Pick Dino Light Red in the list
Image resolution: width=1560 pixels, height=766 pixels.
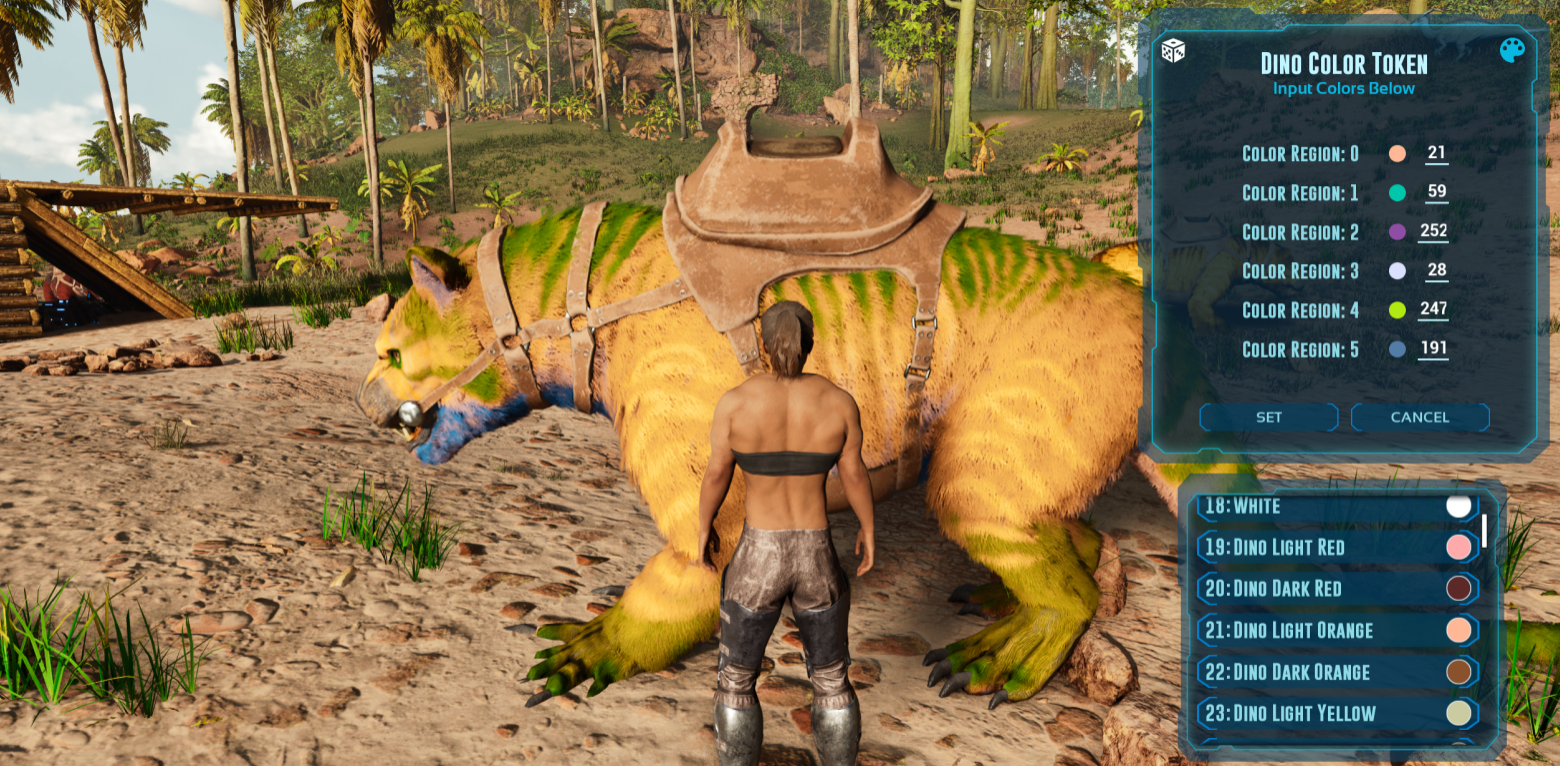(1337, 547)
